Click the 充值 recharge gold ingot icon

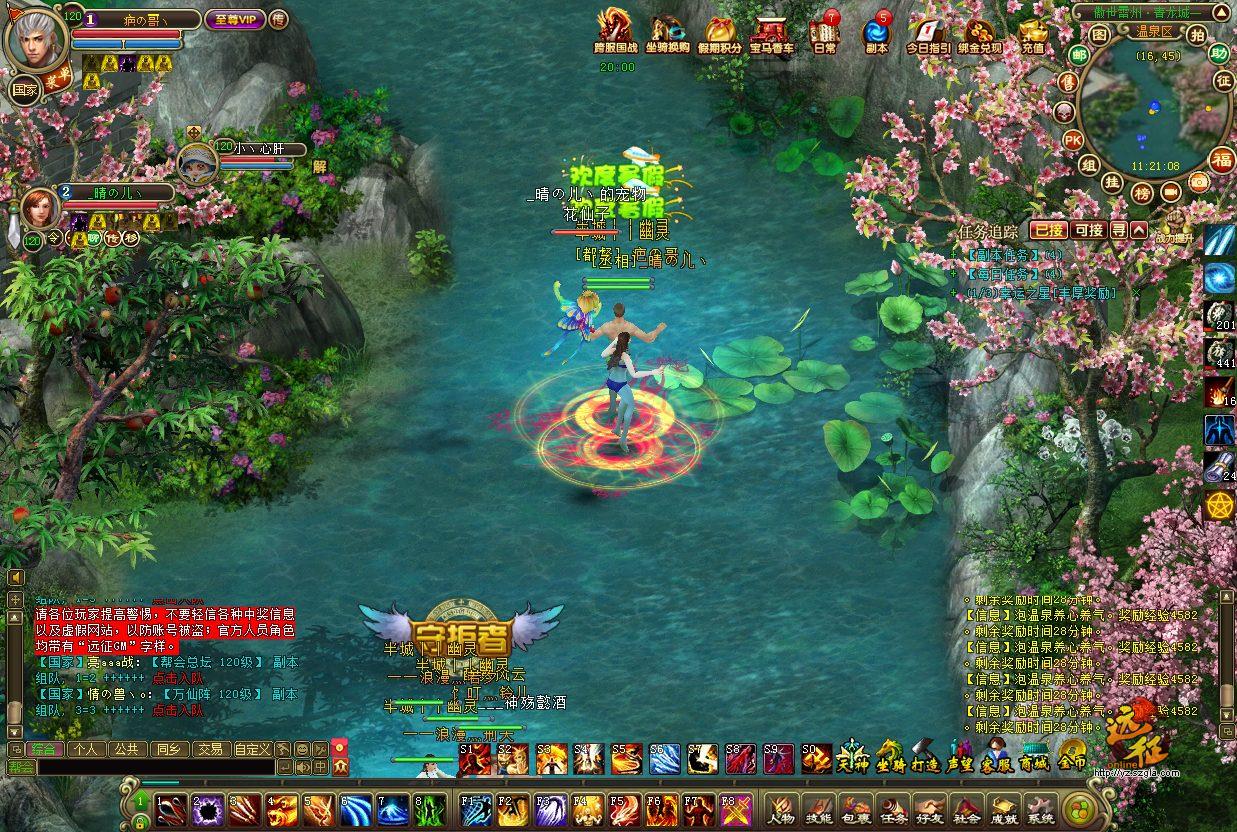1033,33
